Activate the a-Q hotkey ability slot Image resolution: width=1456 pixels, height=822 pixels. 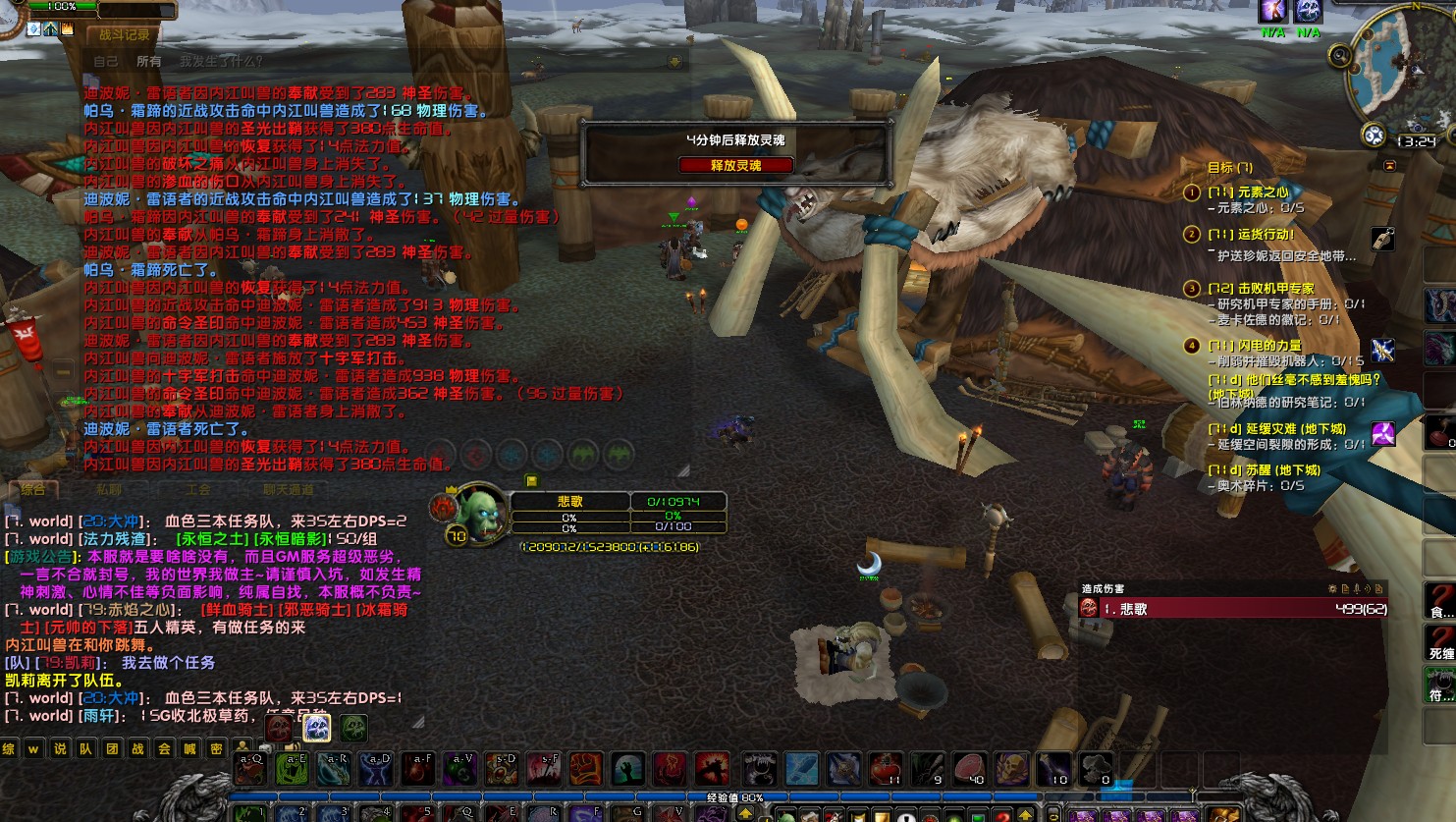pyautogui.click(x=250, y=769)
